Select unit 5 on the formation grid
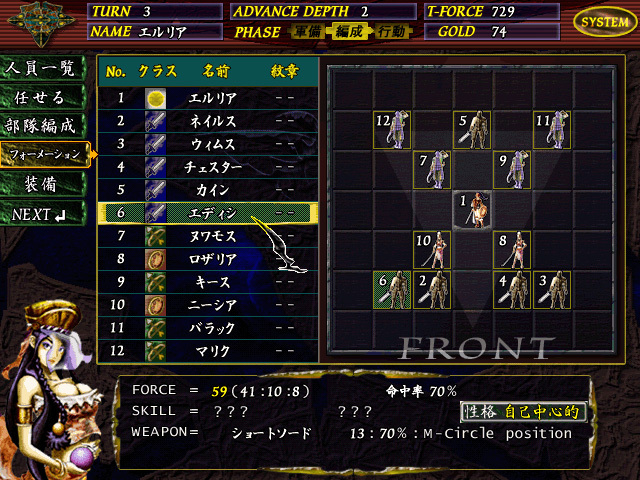 coord(473,130)
